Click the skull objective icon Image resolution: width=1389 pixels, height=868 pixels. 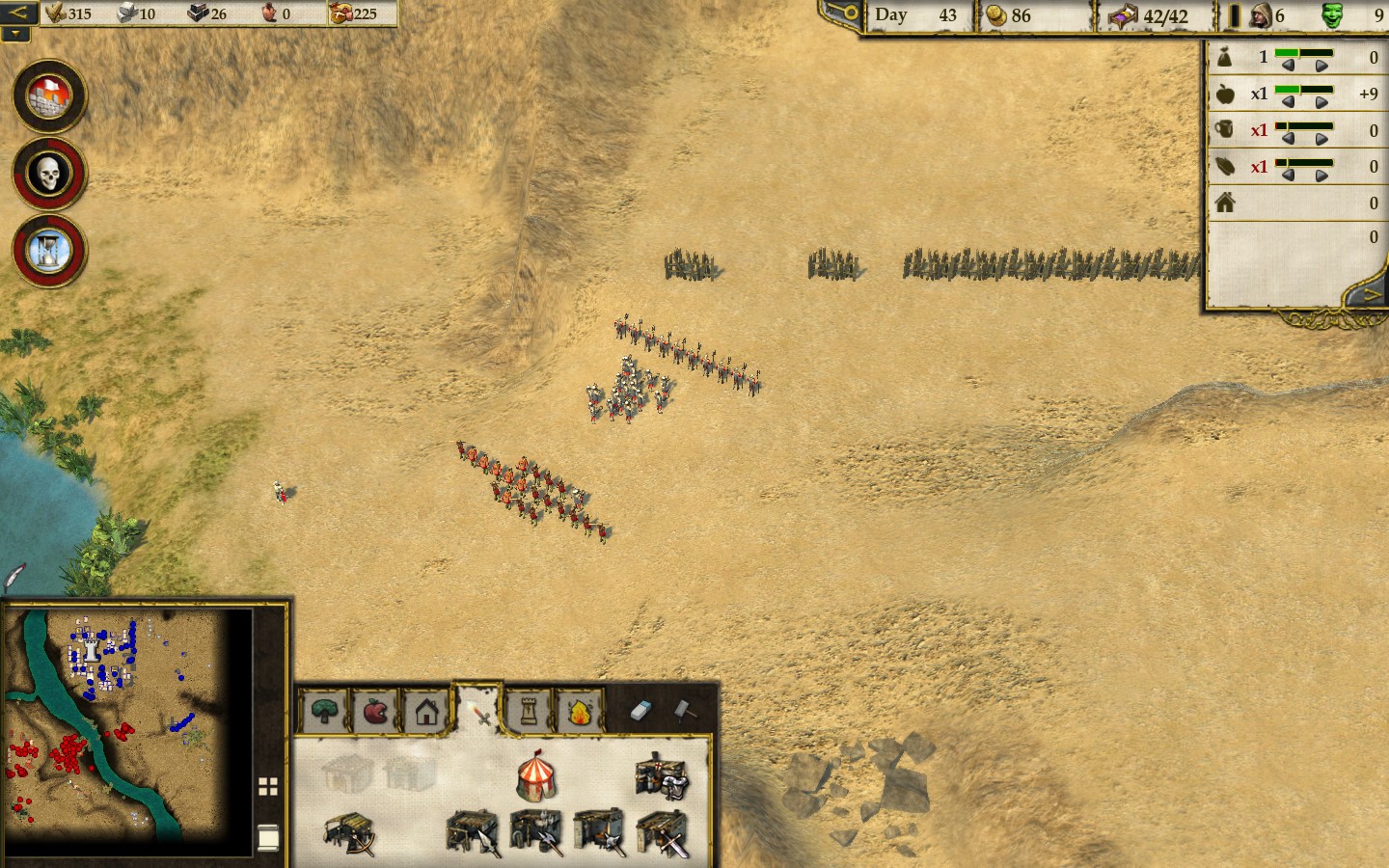click(48, 174)
